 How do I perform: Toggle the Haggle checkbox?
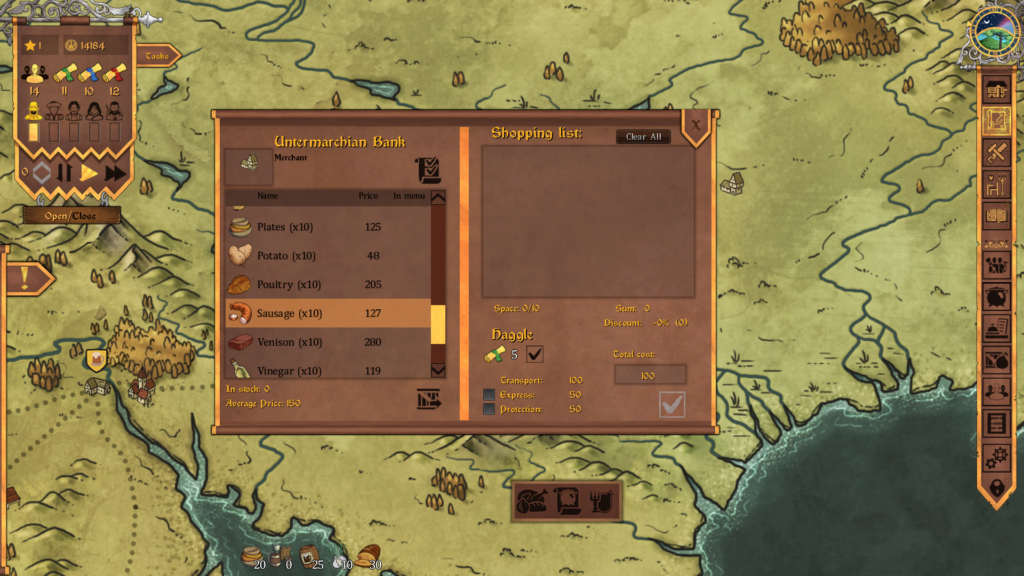535,354
